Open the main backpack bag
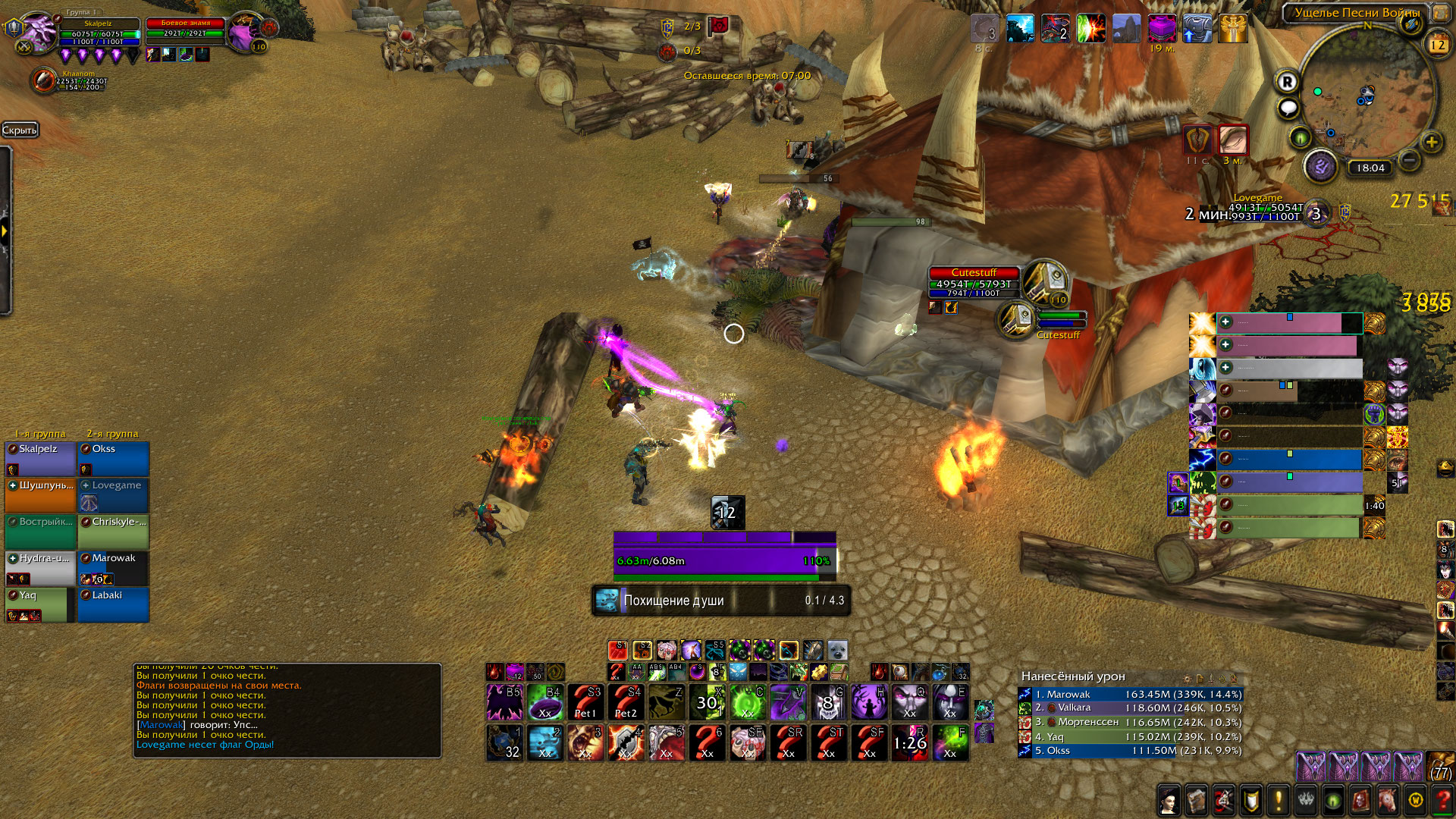1456x819 pixels. tap(1441, 767)
